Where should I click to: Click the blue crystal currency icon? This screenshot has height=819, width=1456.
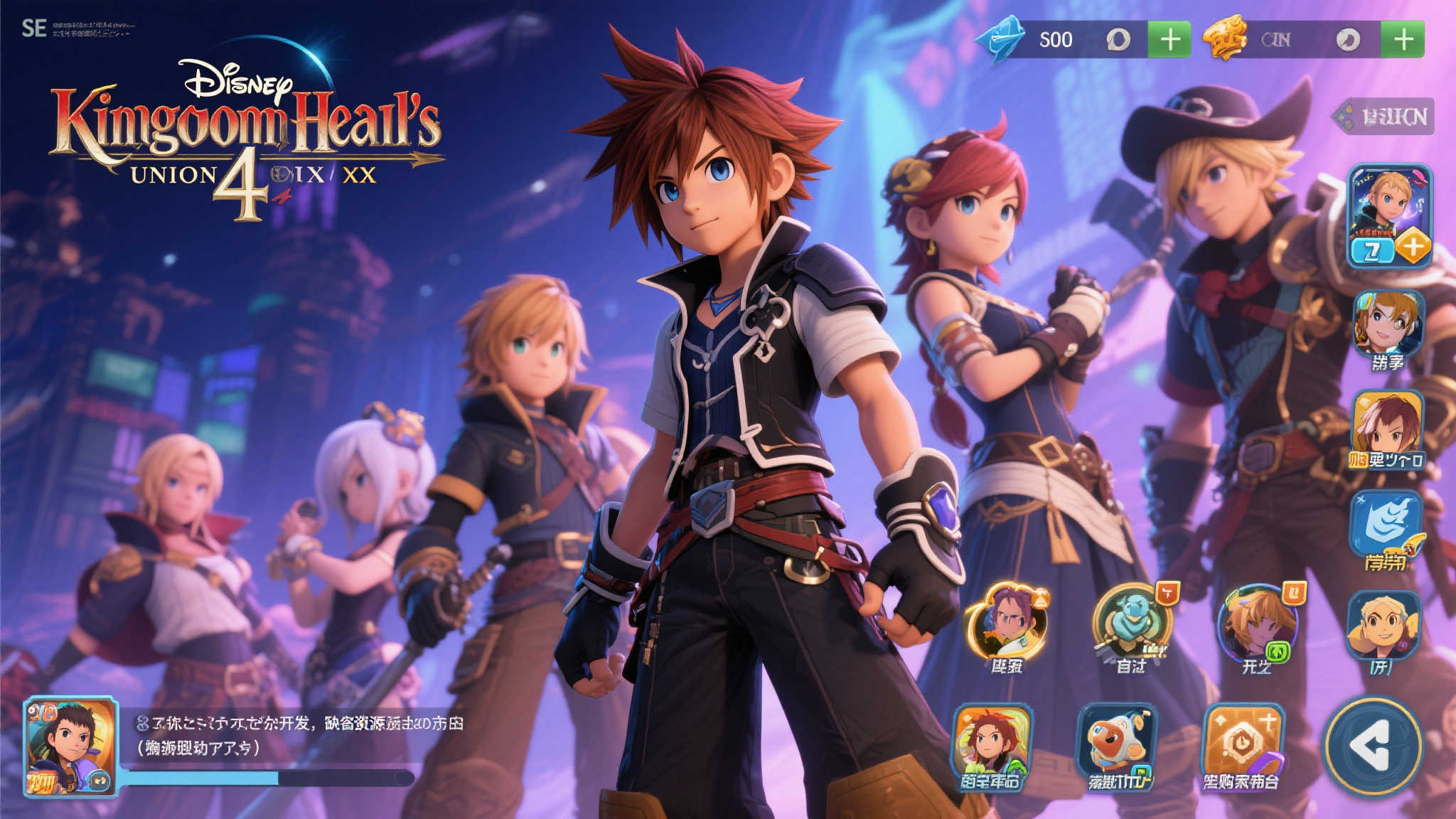[1000, 39]
